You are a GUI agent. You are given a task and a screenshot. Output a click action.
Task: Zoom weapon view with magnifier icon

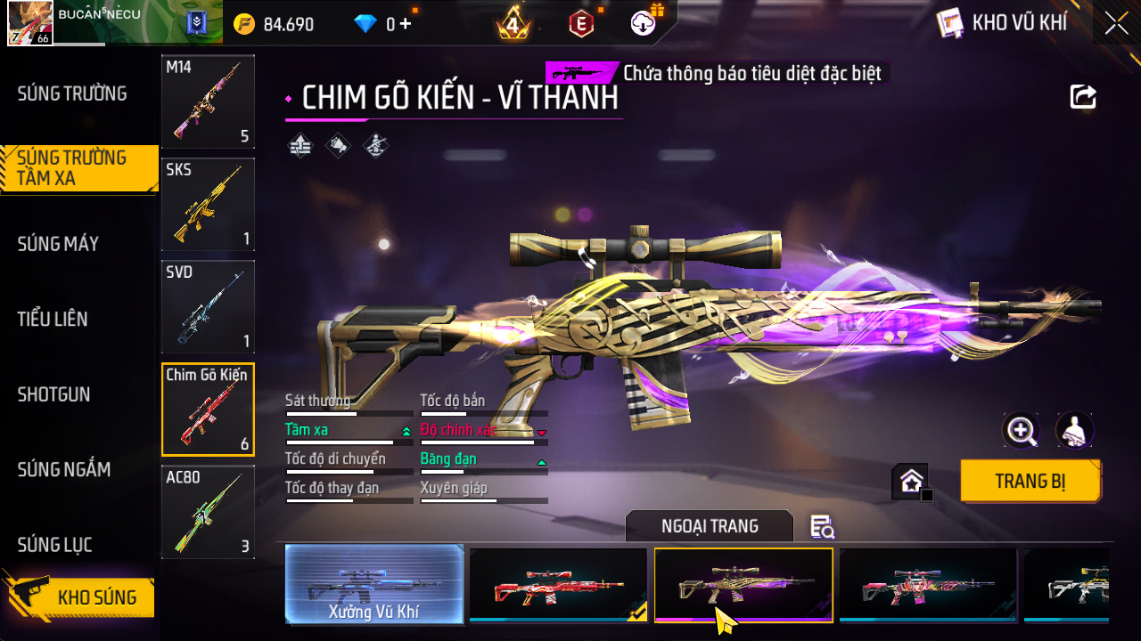(x=1021, y=430)
